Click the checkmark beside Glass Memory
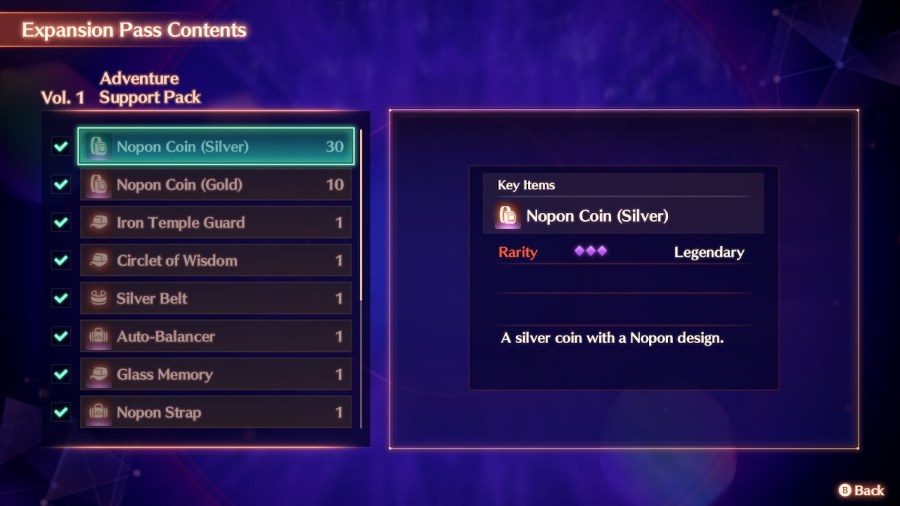 [61, 375]
